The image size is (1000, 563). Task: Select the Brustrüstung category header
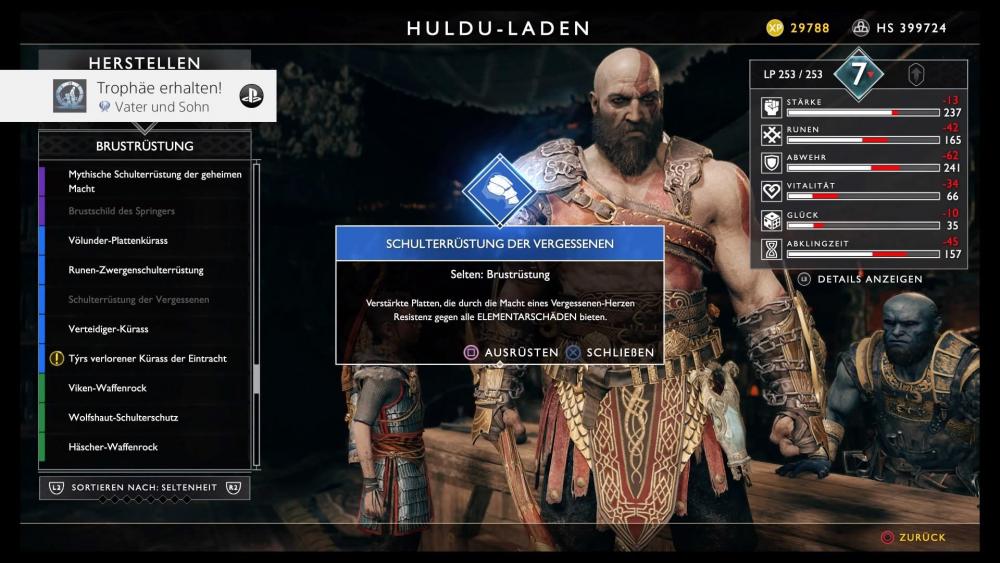[145, 146]
